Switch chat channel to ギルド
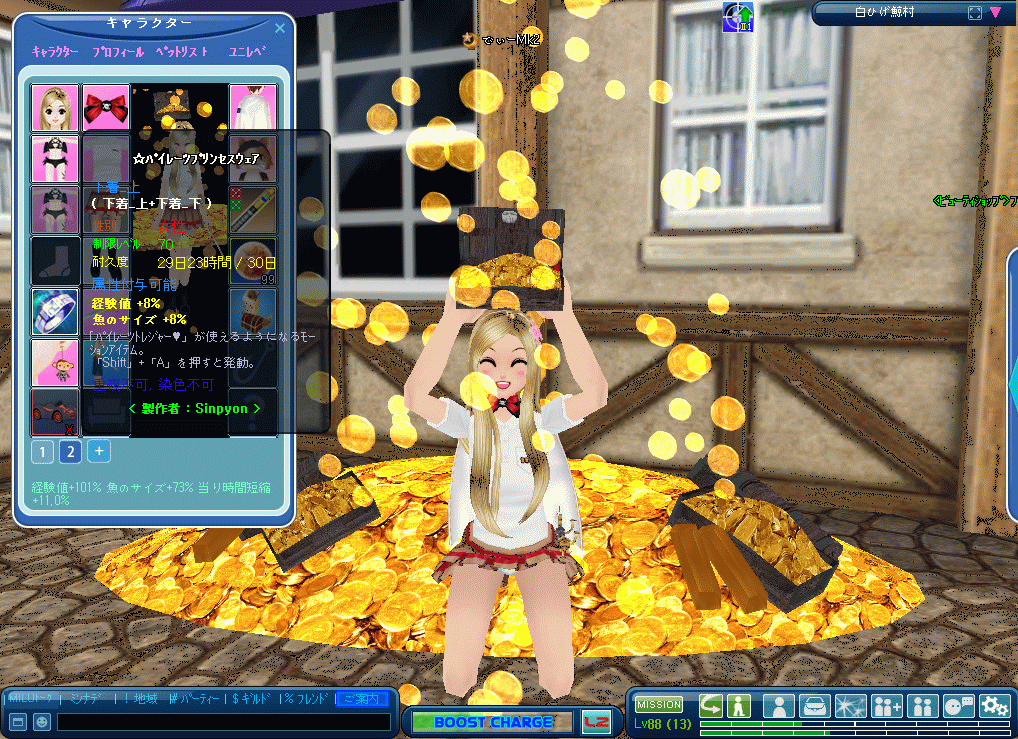The width and height of the screenshot is (1018, 739). 251,698
